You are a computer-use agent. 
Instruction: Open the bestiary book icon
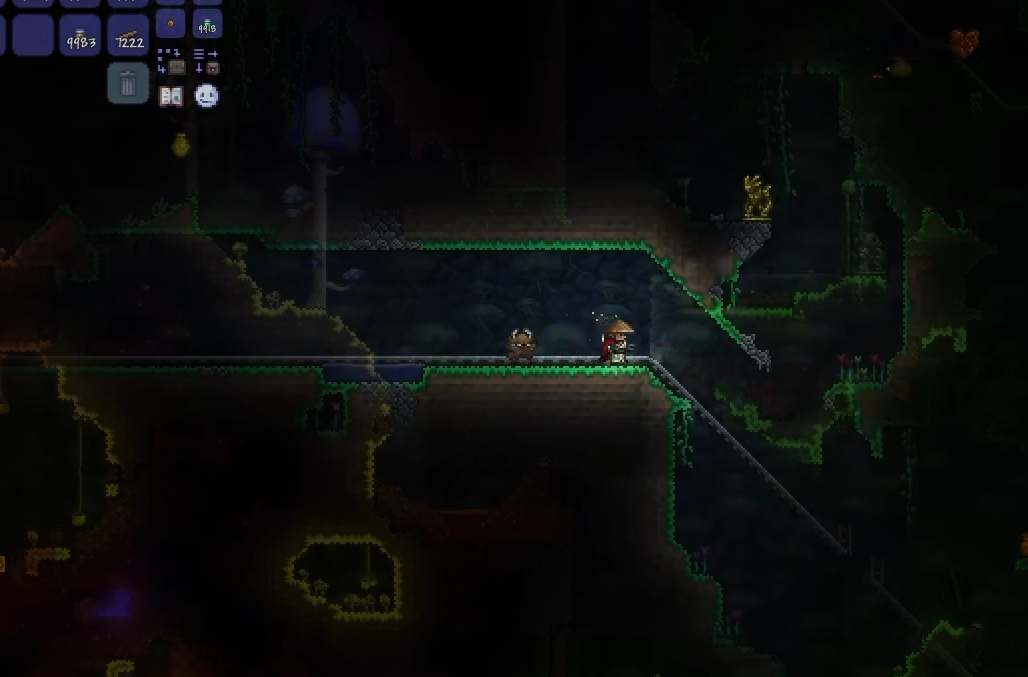[171, 96]
